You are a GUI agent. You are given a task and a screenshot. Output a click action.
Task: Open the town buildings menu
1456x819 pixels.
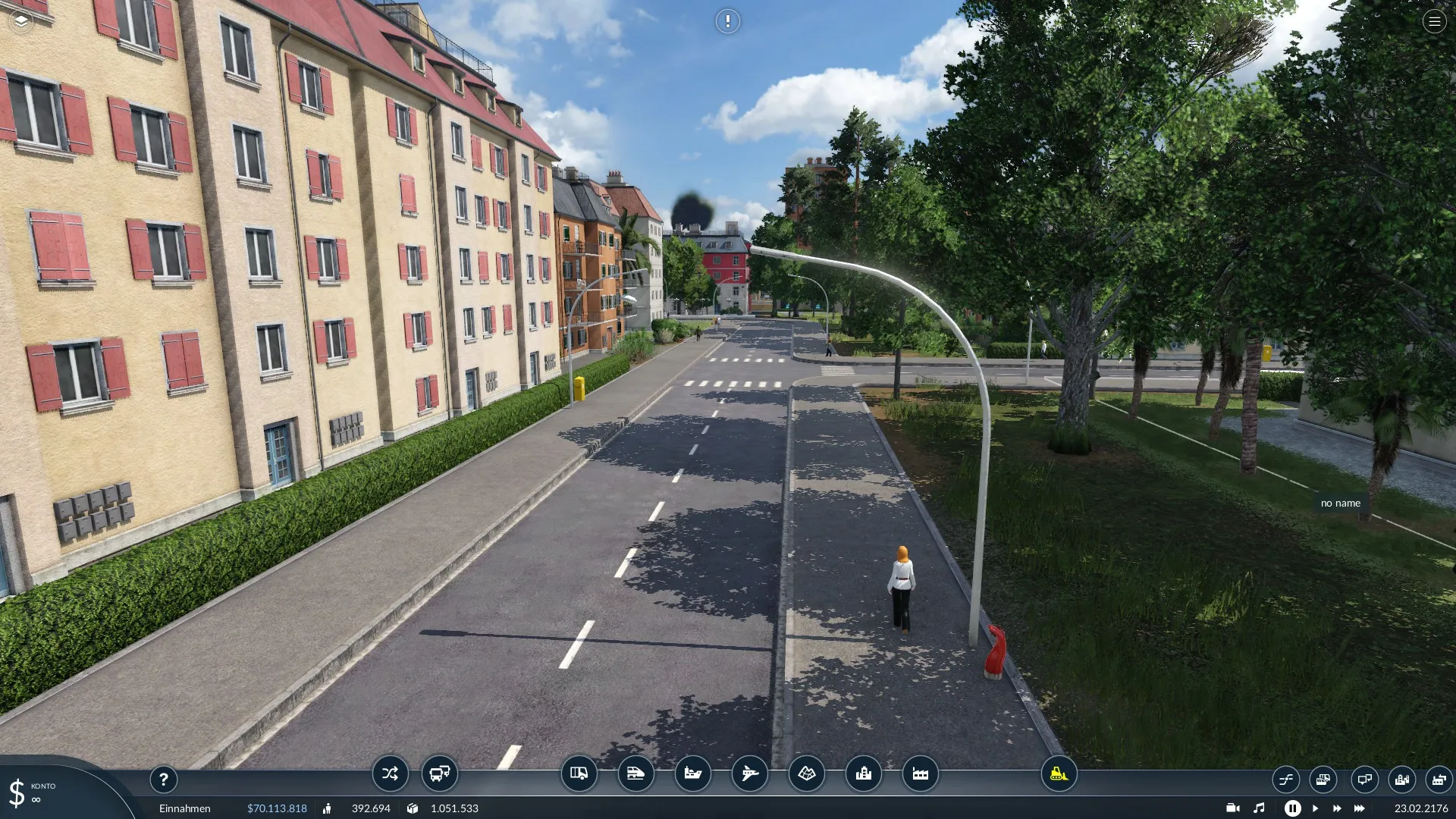tap(863, 773)
